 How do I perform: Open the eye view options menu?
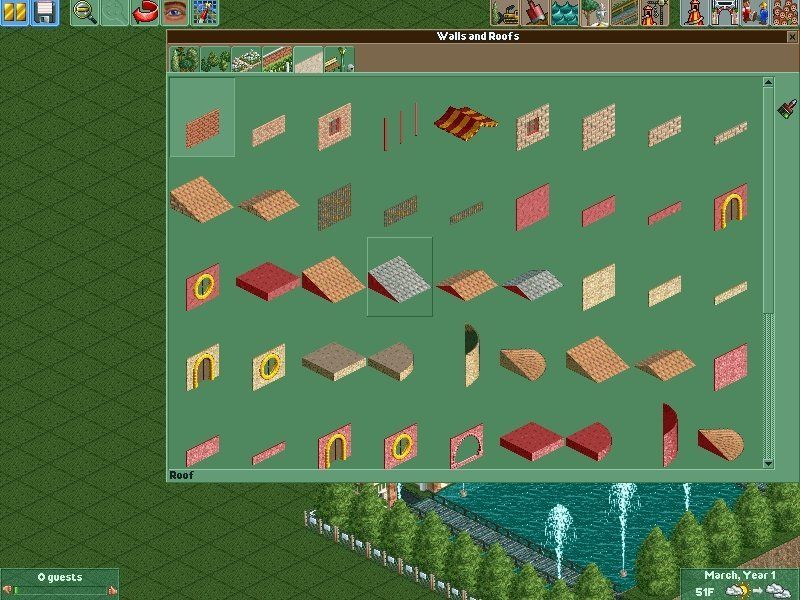tap(175, 13)
